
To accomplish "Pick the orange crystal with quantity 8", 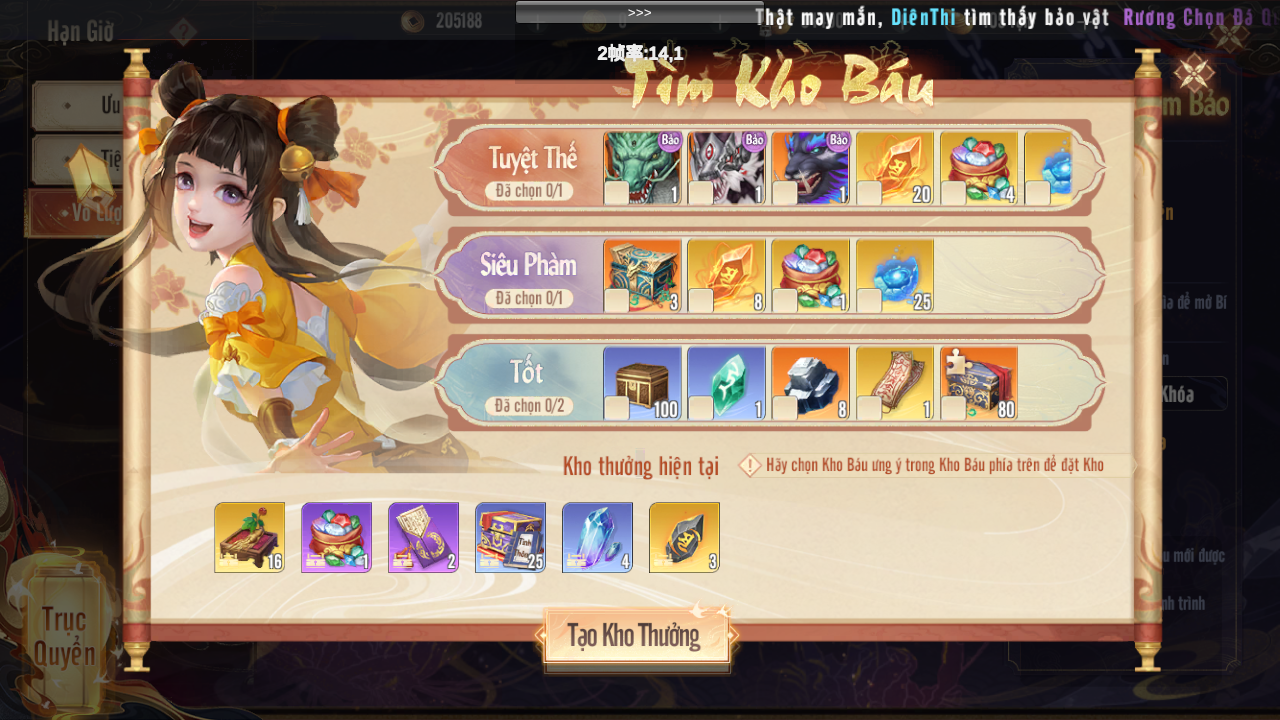I will coord(726,275).
